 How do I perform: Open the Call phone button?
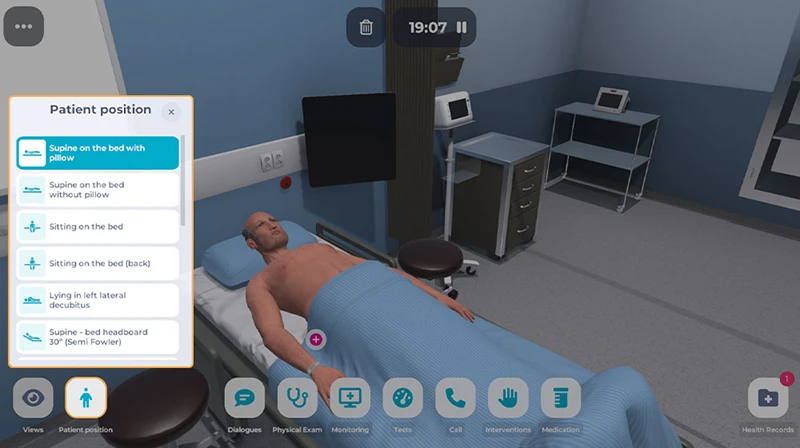coord(456,398)
